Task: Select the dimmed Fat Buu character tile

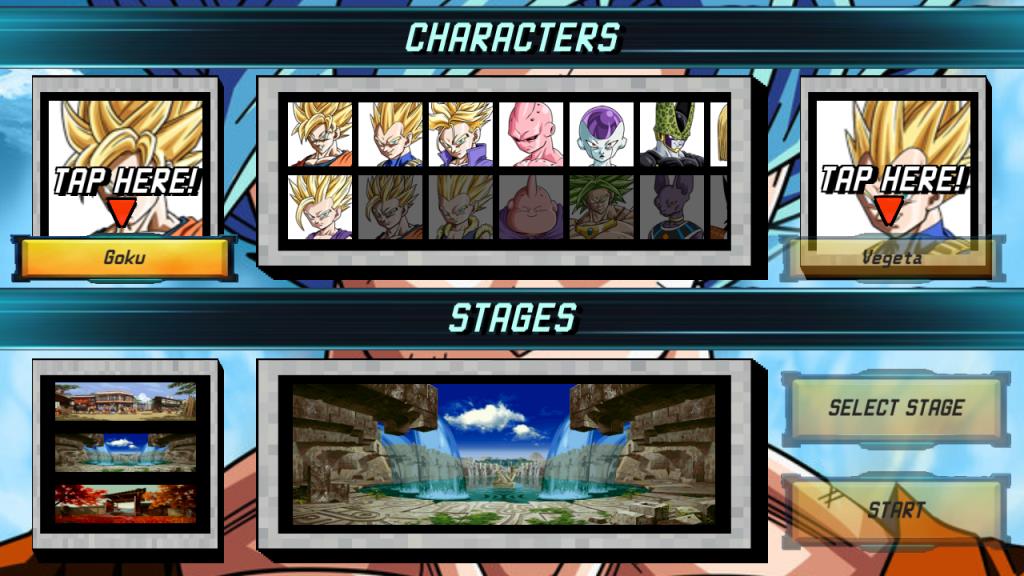Action: 531,207
